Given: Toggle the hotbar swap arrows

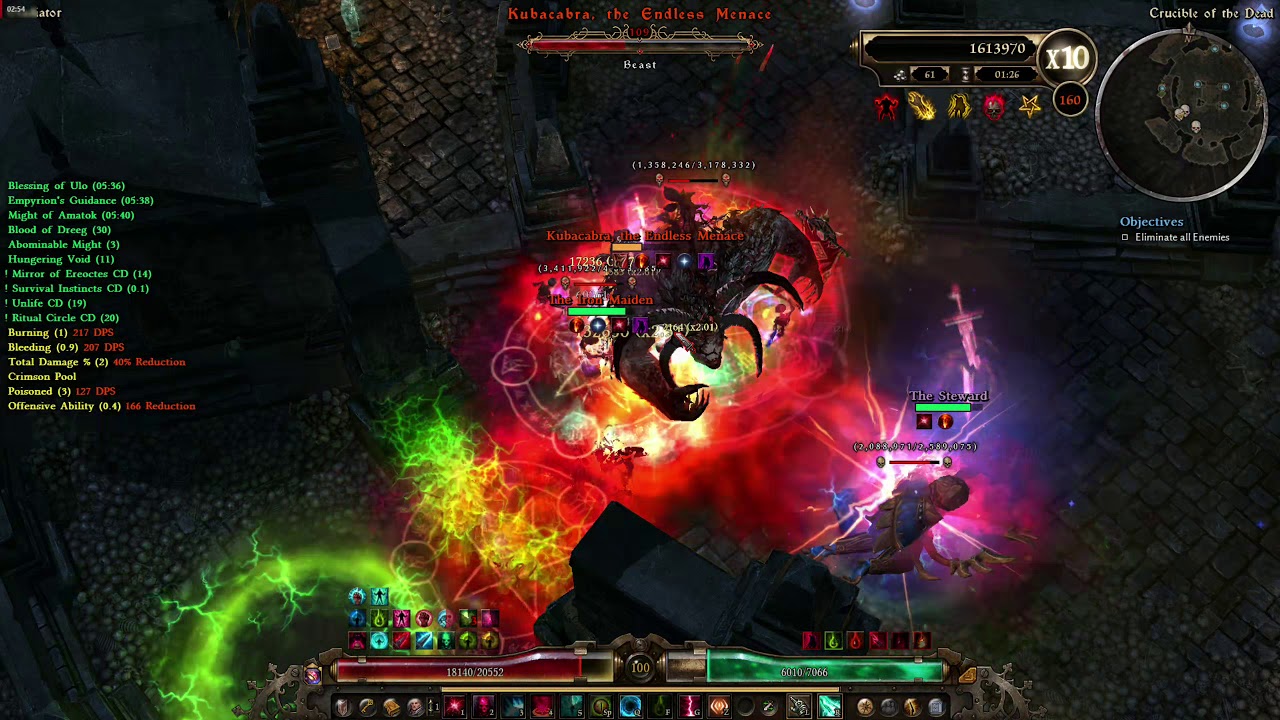Looking at the screenshot, I should pos(433,707).
